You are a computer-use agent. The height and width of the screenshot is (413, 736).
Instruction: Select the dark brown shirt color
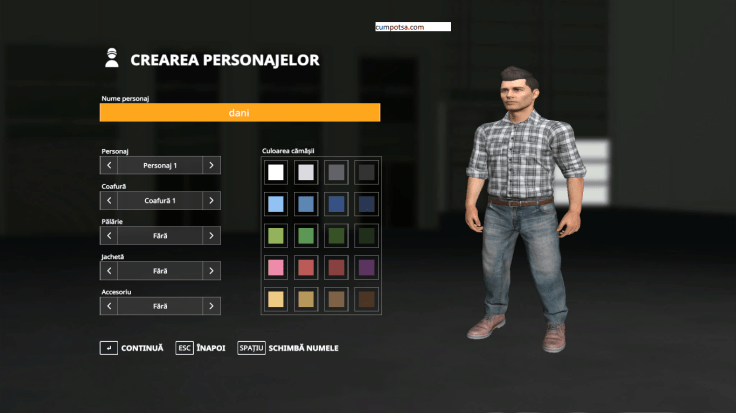[x=367, y=298]
